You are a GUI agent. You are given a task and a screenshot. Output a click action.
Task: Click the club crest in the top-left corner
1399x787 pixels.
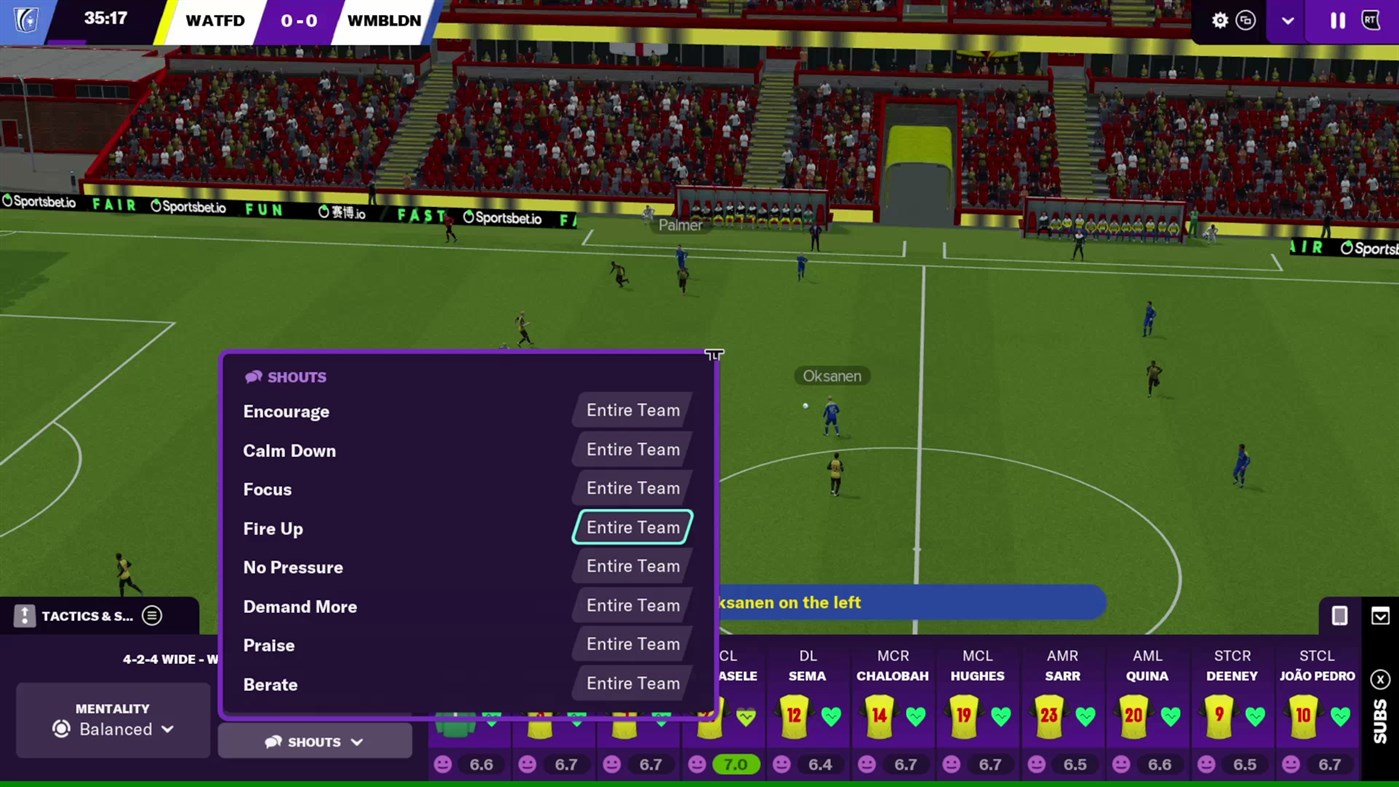tap(24, 20)
